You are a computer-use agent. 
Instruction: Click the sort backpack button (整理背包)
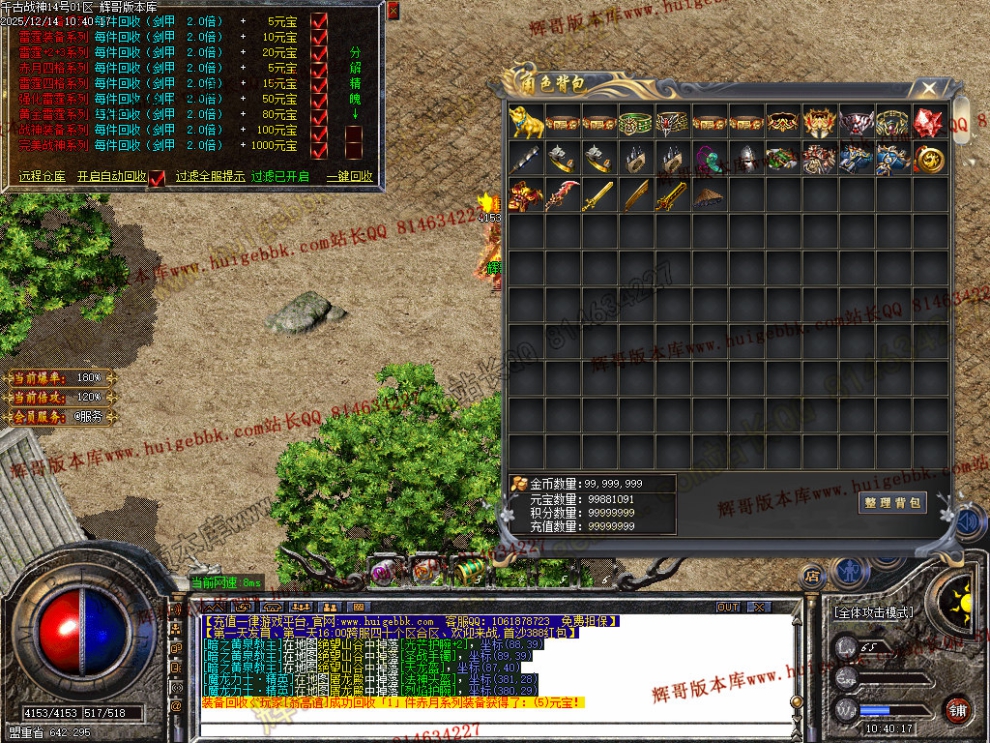pos(892,503)
